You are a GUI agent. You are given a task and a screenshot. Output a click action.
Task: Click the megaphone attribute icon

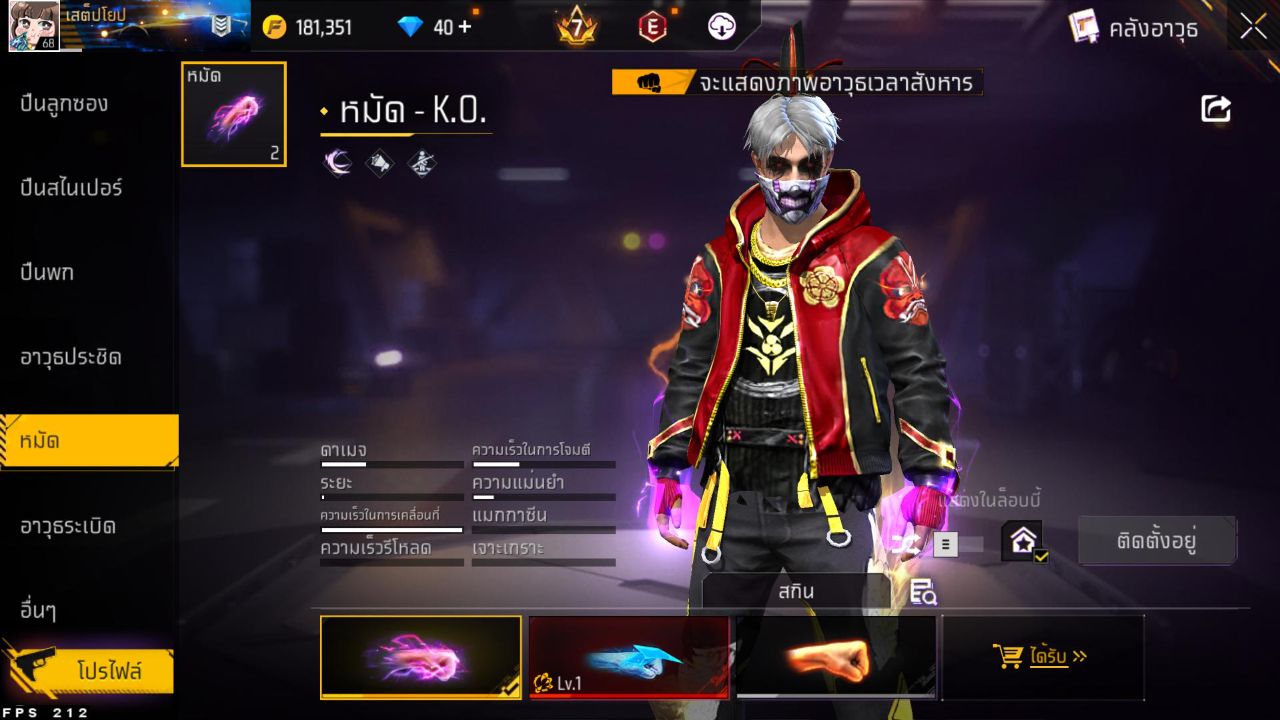[378, 162]
